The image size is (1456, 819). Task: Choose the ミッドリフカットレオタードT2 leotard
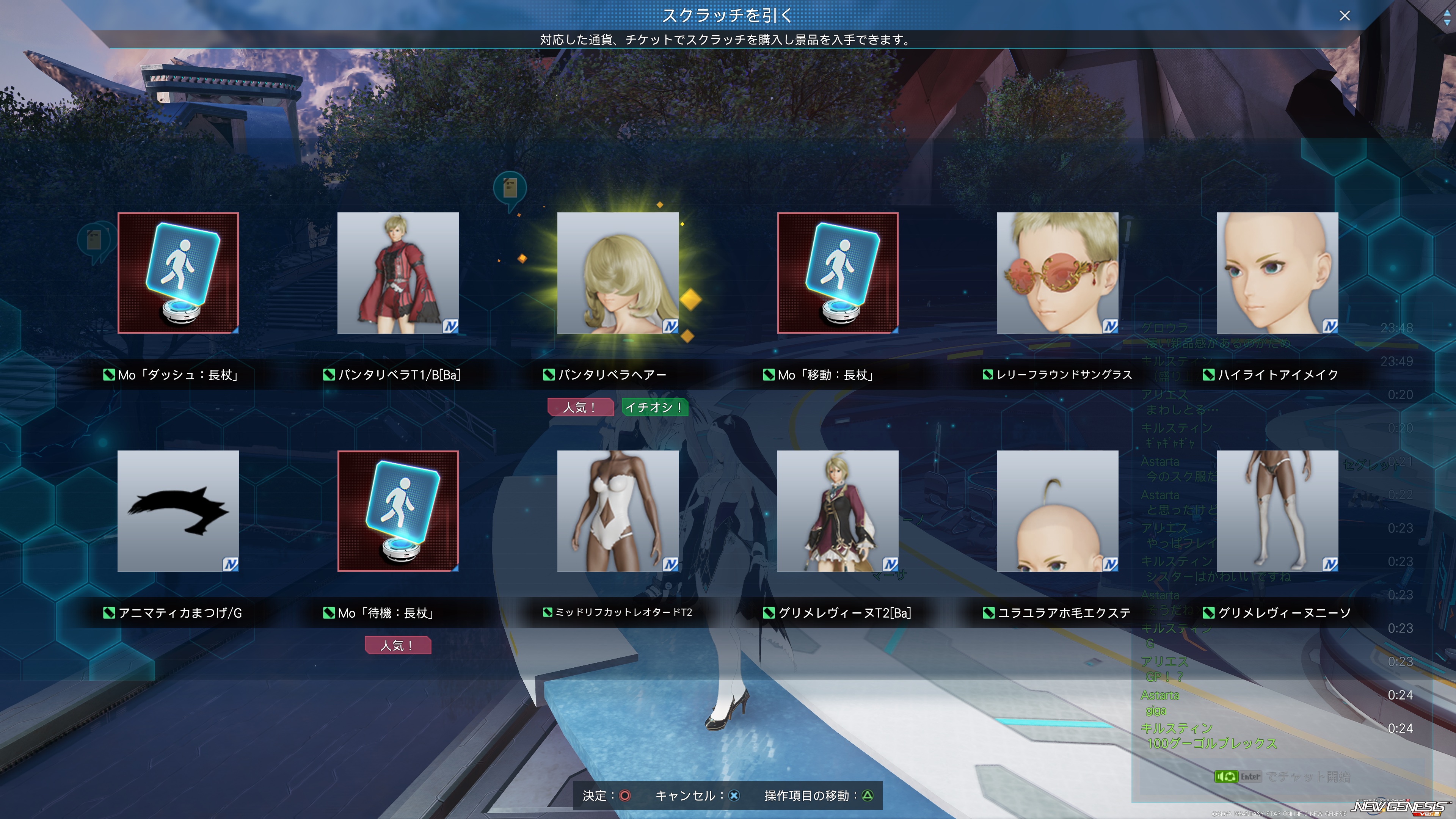click(618, 511)
